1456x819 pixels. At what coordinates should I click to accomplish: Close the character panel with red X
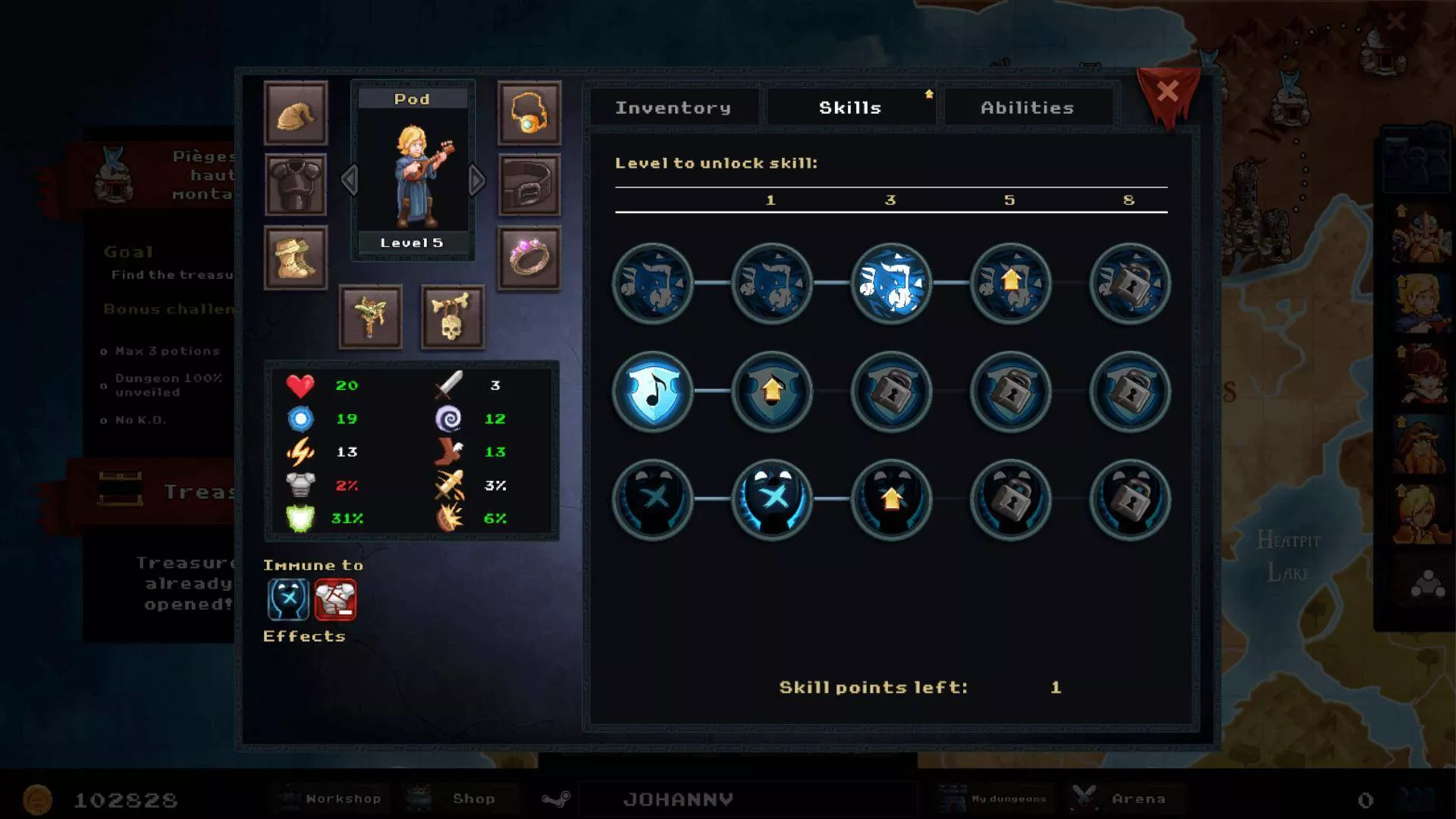[1168, 92]
